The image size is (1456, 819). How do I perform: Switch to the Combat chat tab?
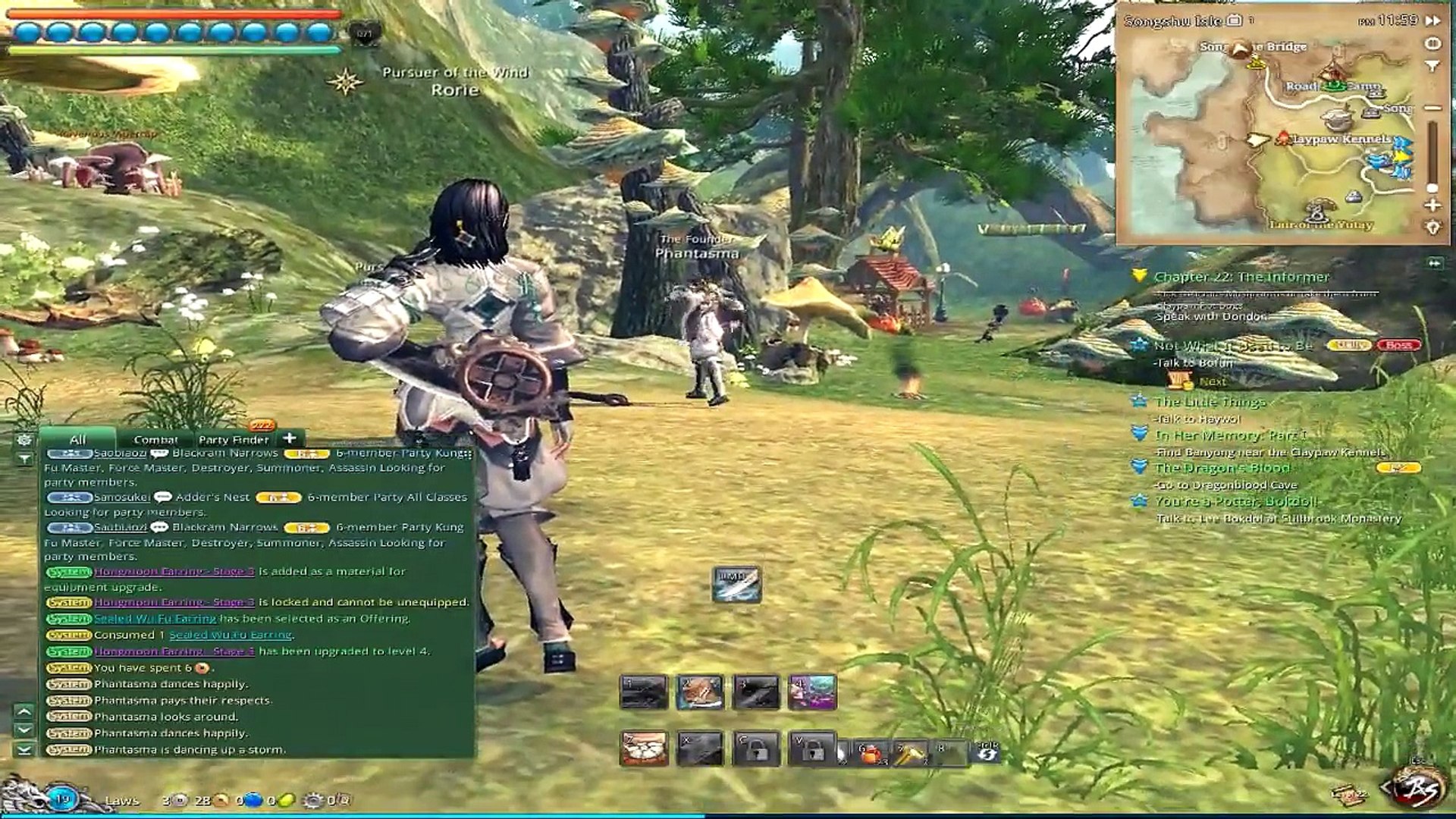point(155,440)
